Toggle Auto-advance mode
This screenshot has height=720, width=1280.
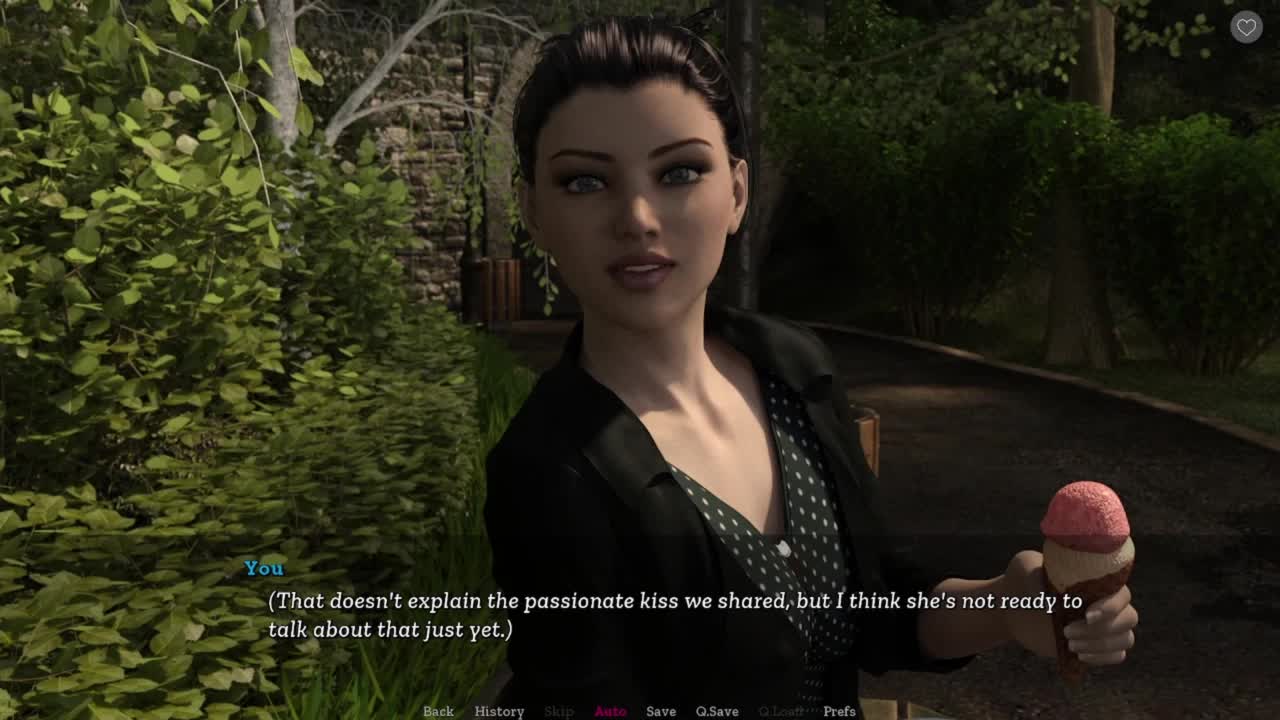[x=610, y=711]
